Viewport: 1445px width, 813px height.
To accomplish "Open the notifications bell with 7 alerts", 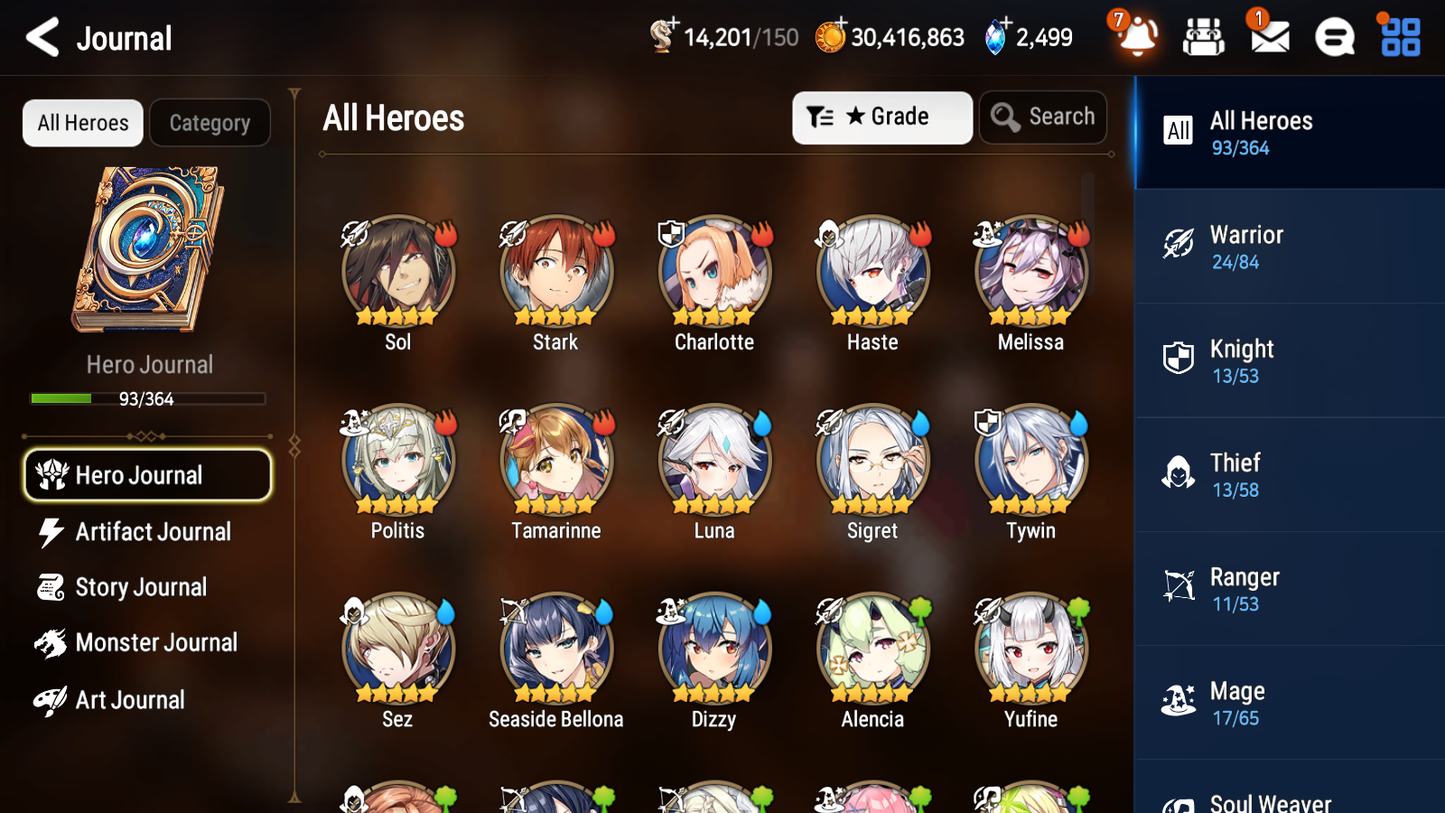I will pyautogui.click(x=1135, y=36).
